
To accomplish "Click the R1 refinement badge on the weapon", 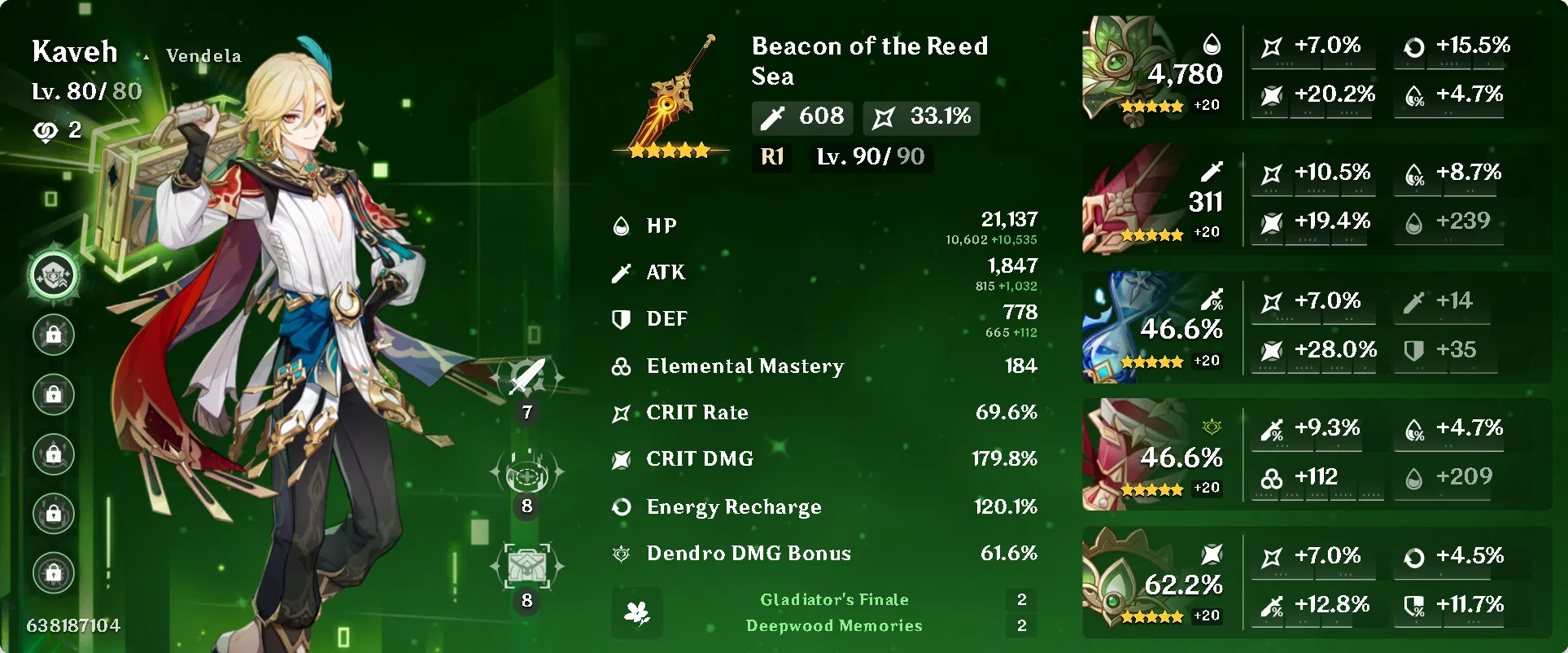I will (771, 157).
